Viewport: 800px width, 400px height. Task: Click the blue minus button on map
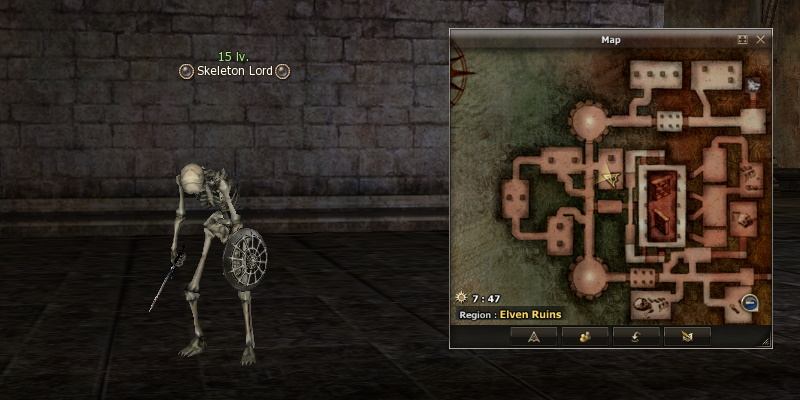pos(750,304)
